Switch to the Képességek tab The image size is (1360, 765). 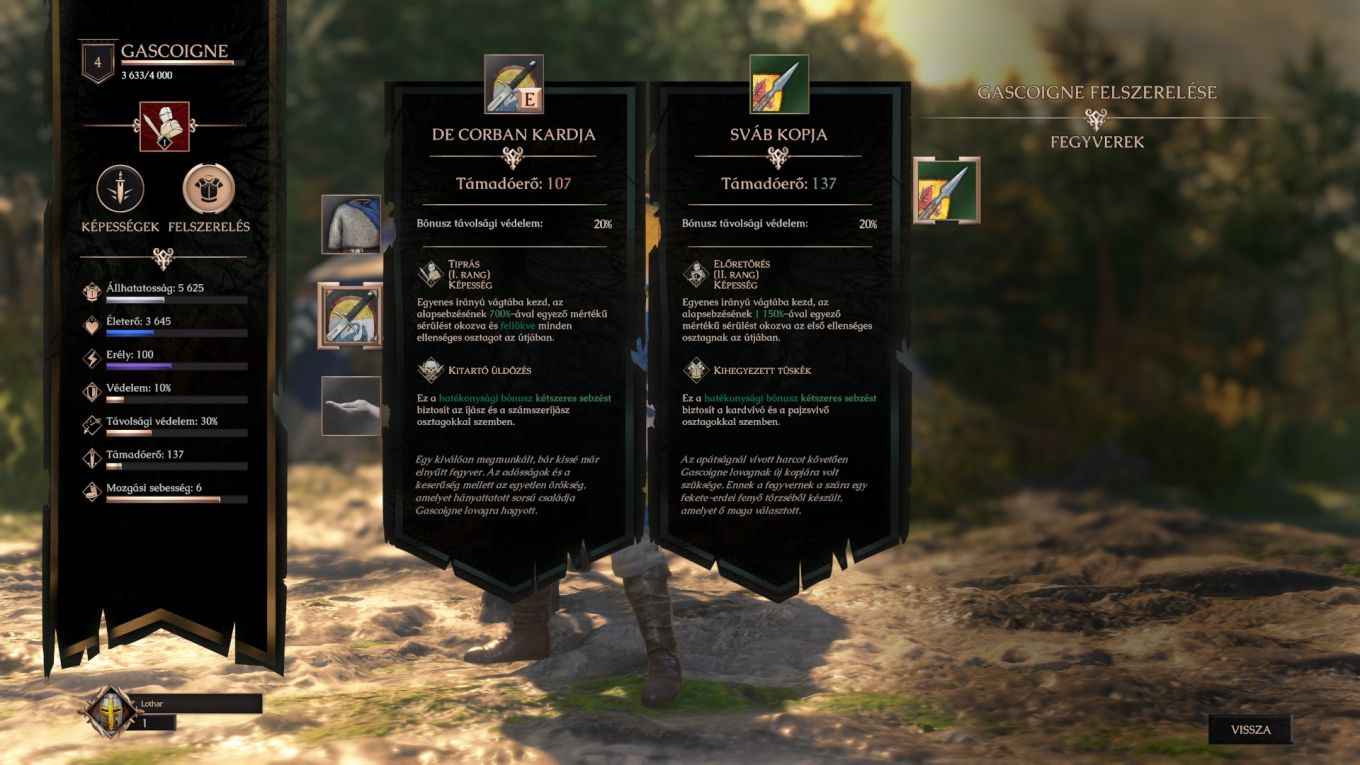(x=120, y=189)
